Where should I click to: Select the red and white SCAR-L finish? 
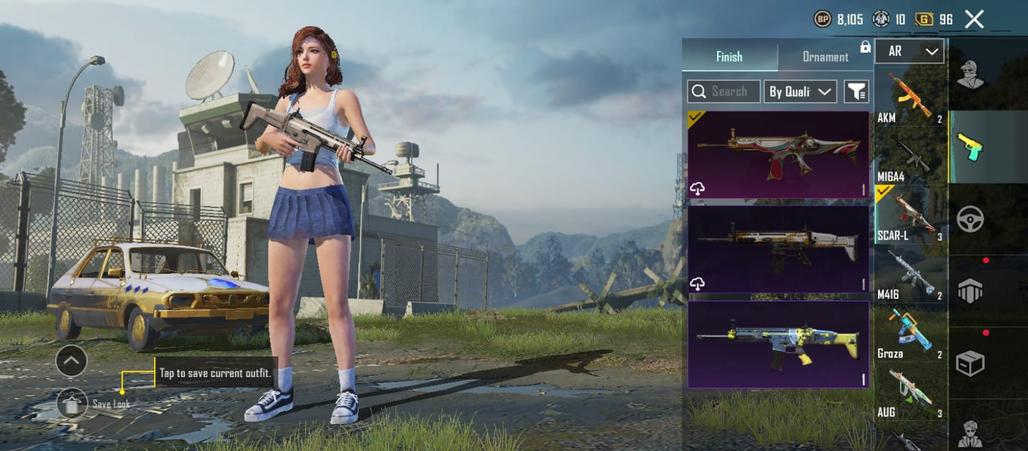coord(778,154)
